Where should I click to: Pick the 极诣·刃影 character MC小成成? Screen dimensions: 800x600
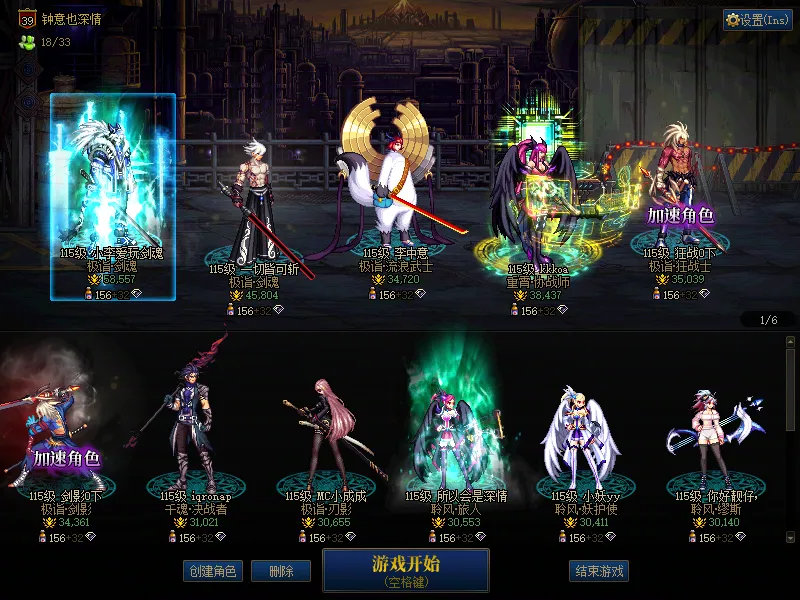click(325, 430)
